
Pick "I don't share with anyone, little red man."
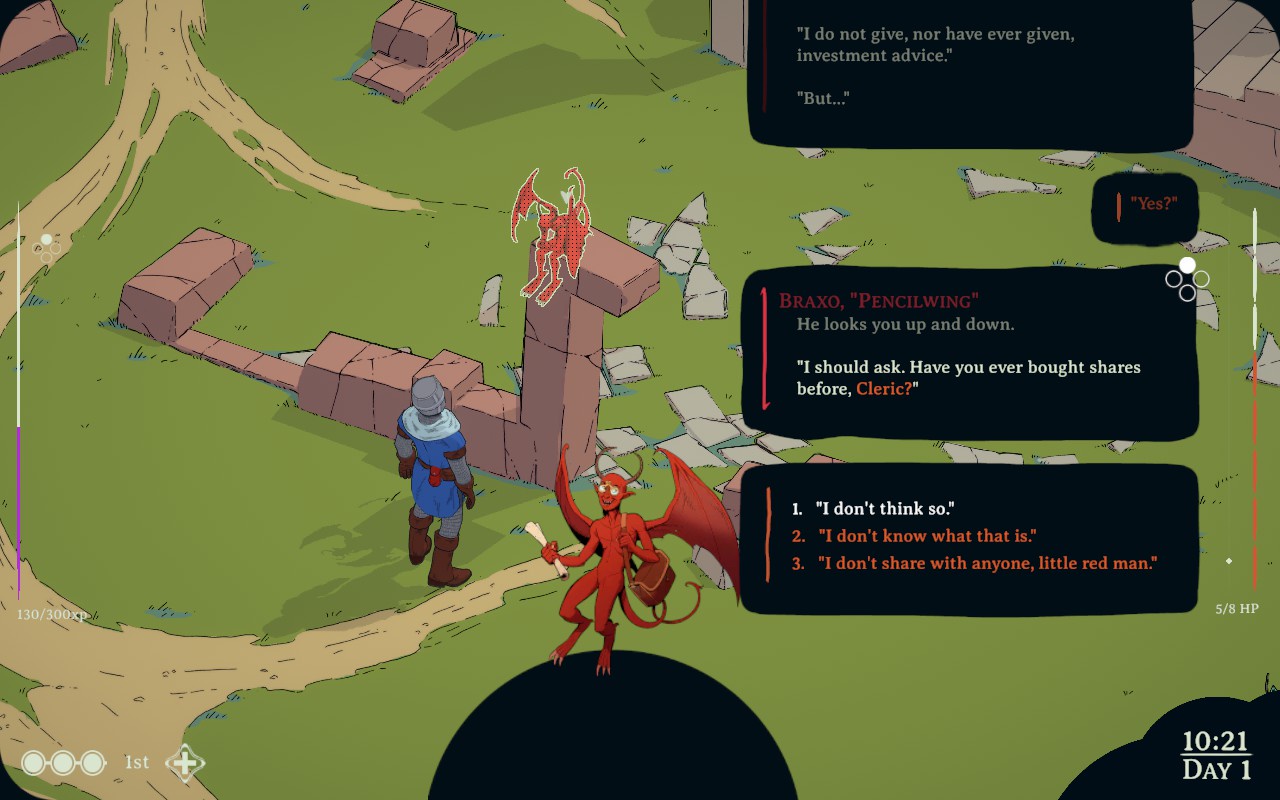[986, 563]
